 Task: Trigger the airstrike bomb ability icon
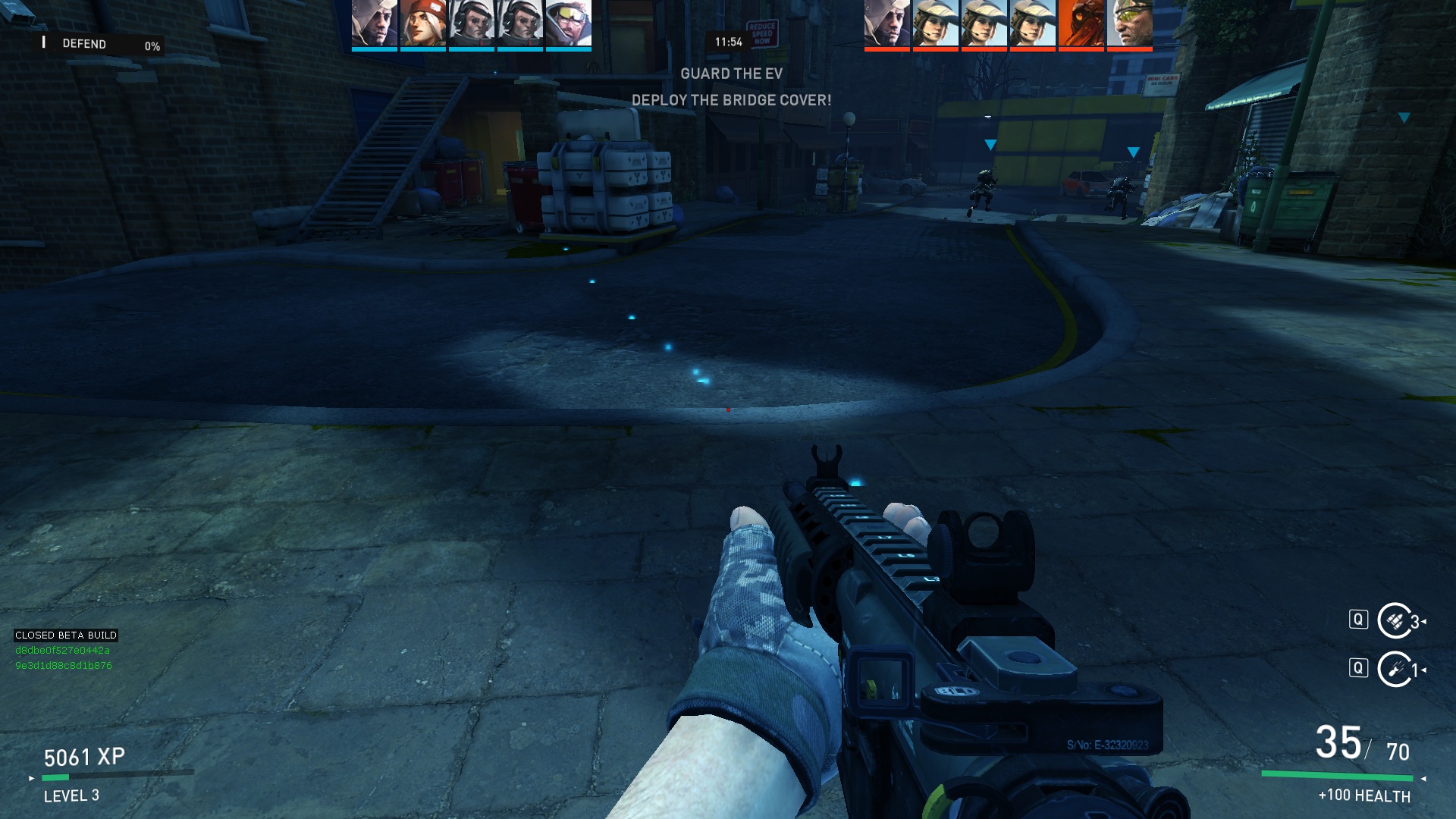pos(1395,669)
